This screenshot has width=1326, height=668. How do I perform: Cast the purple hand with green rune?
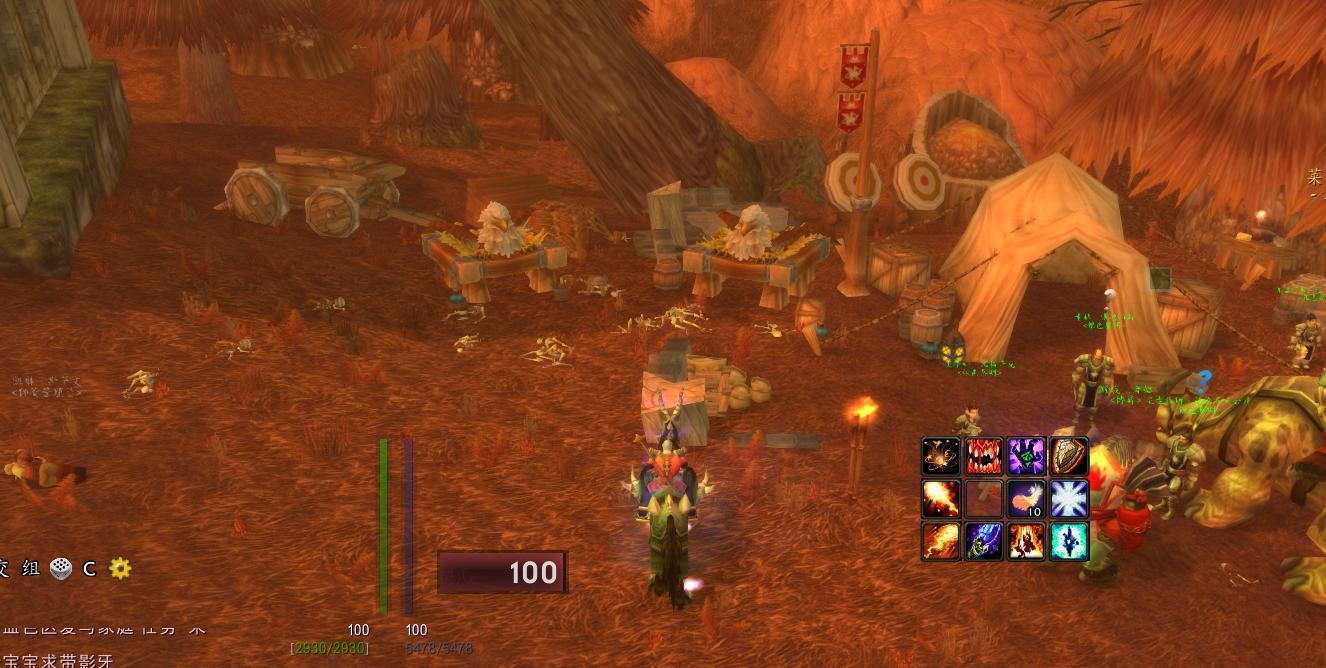1026,456
